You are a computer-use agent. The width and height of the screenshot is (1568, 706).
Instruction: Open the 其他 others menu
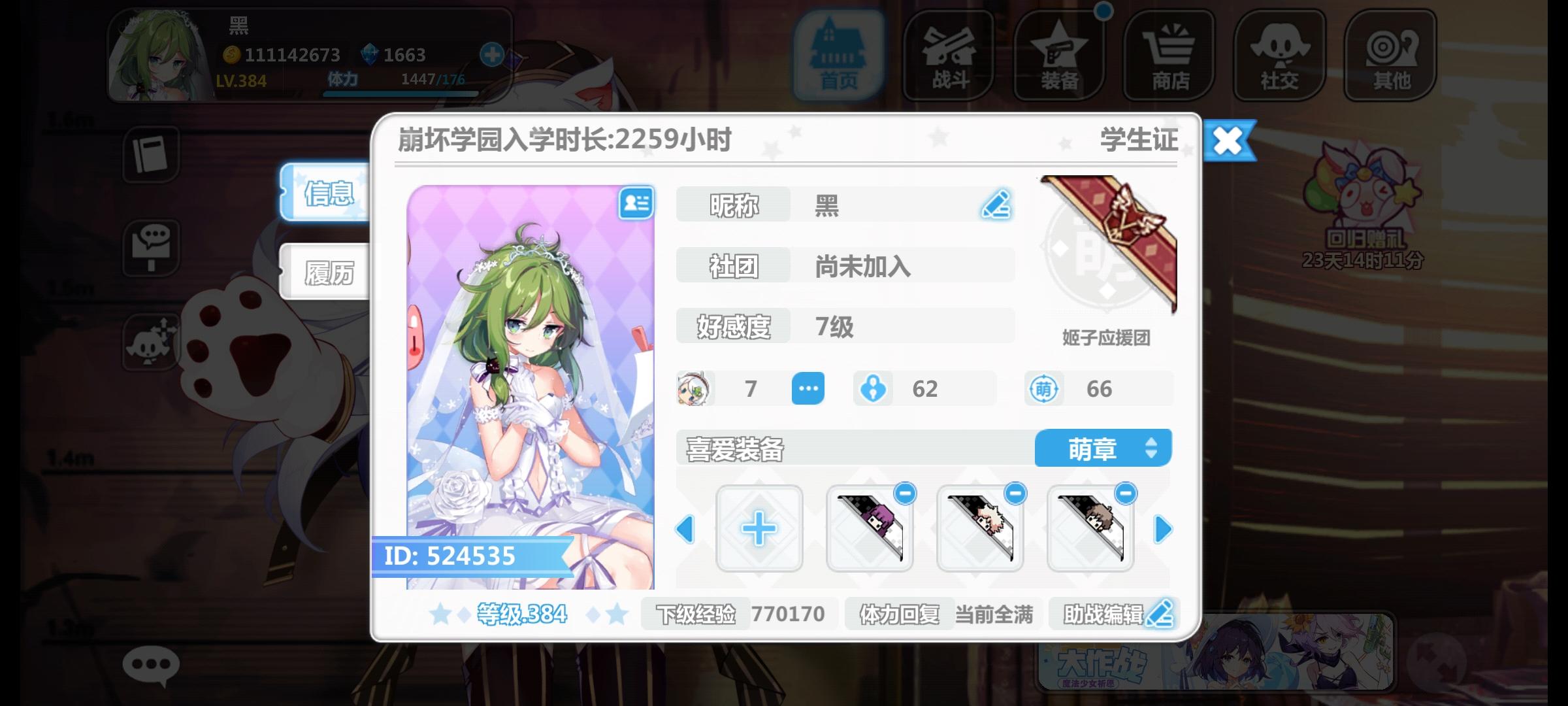pyautogui.click(x=1390, y=56)
